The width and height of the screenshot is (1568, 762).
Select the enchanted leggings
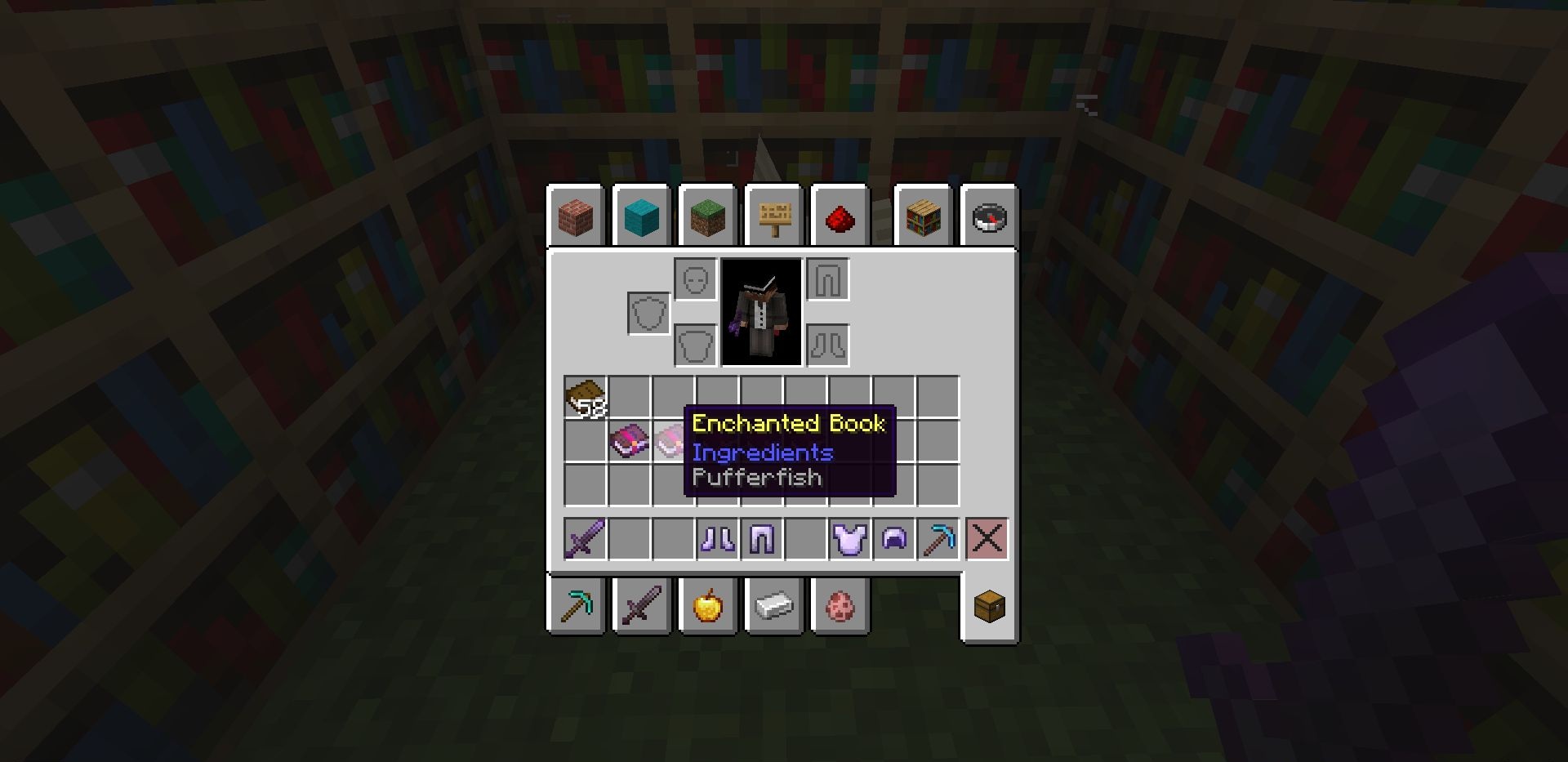(x=762, y=537)
